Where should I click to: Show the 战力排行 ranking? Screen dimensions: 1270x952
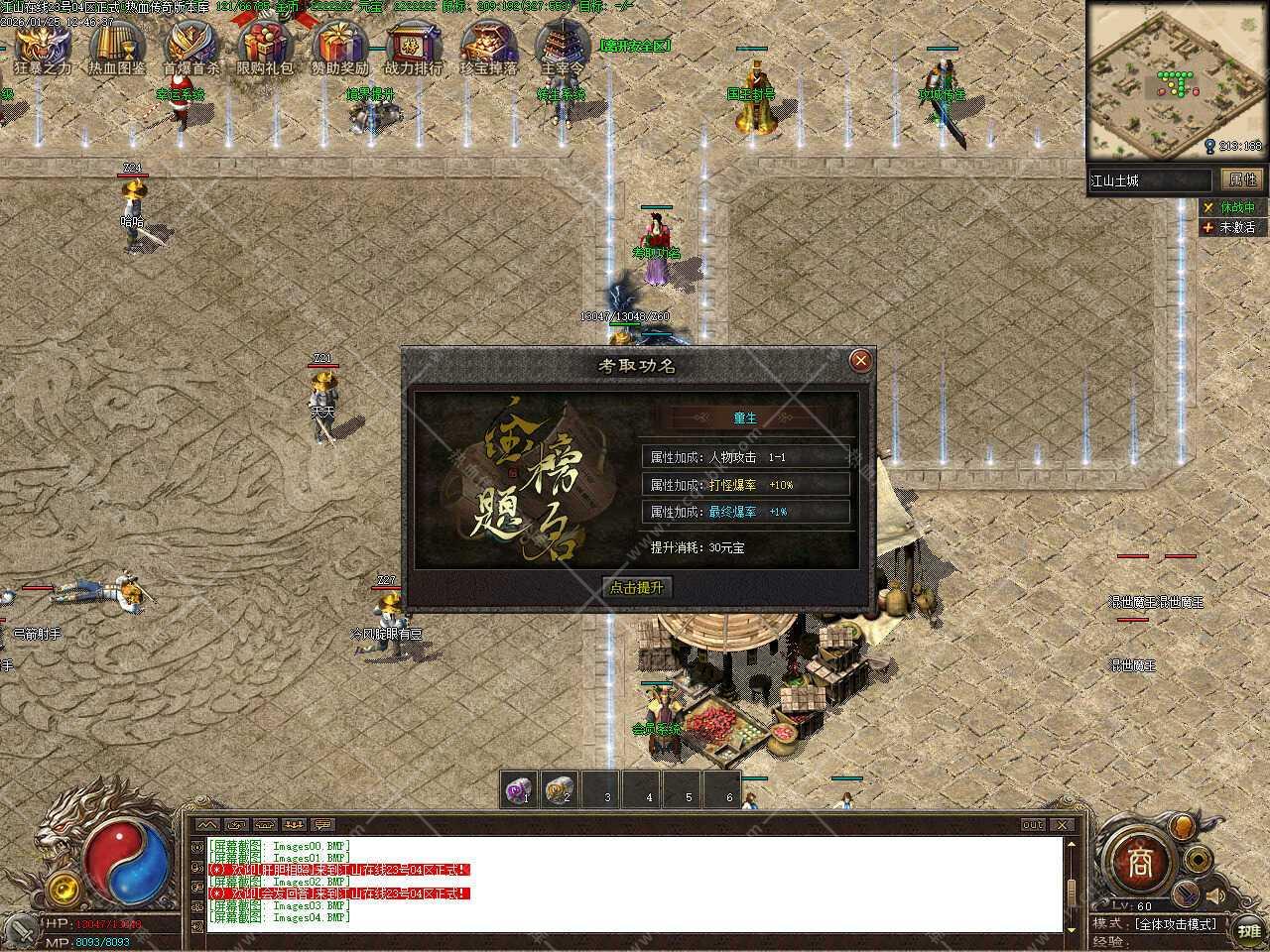(413, 46)
